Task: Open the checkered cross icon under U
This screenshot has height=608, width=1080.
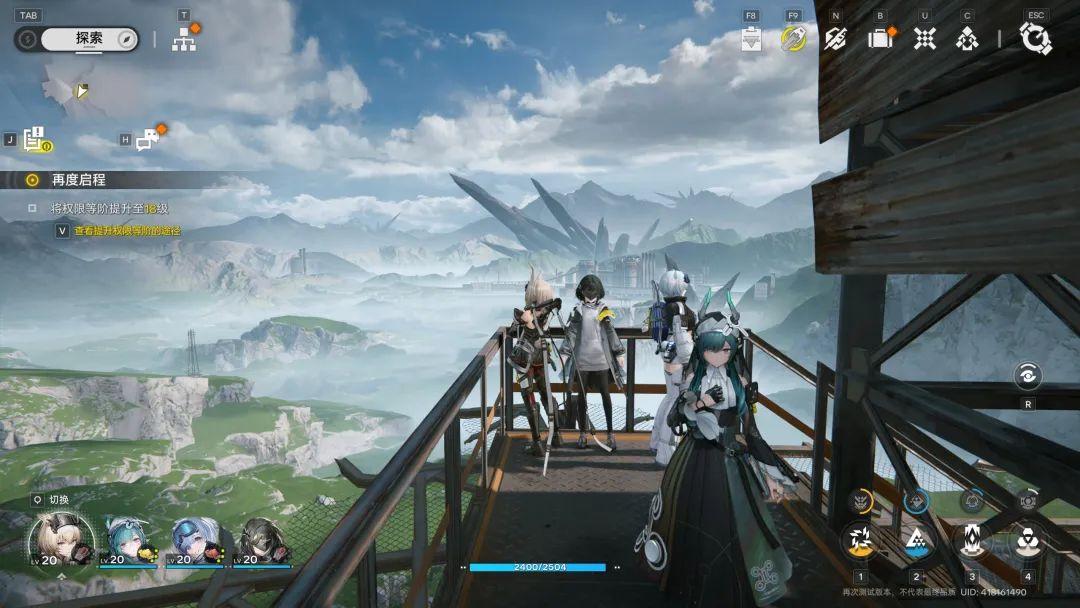Action: click(x=925, y=39)
